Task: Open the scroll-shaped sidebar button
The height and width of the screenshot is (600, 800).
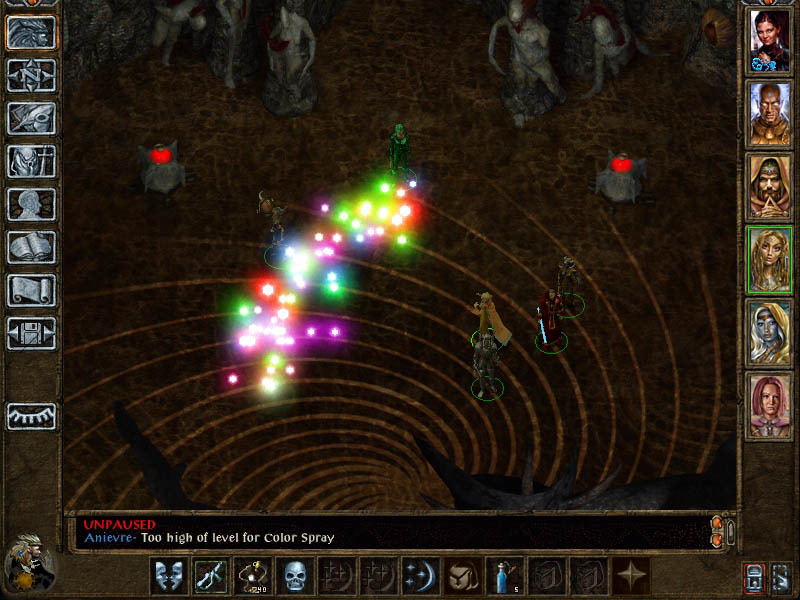Action: (31, 290)
